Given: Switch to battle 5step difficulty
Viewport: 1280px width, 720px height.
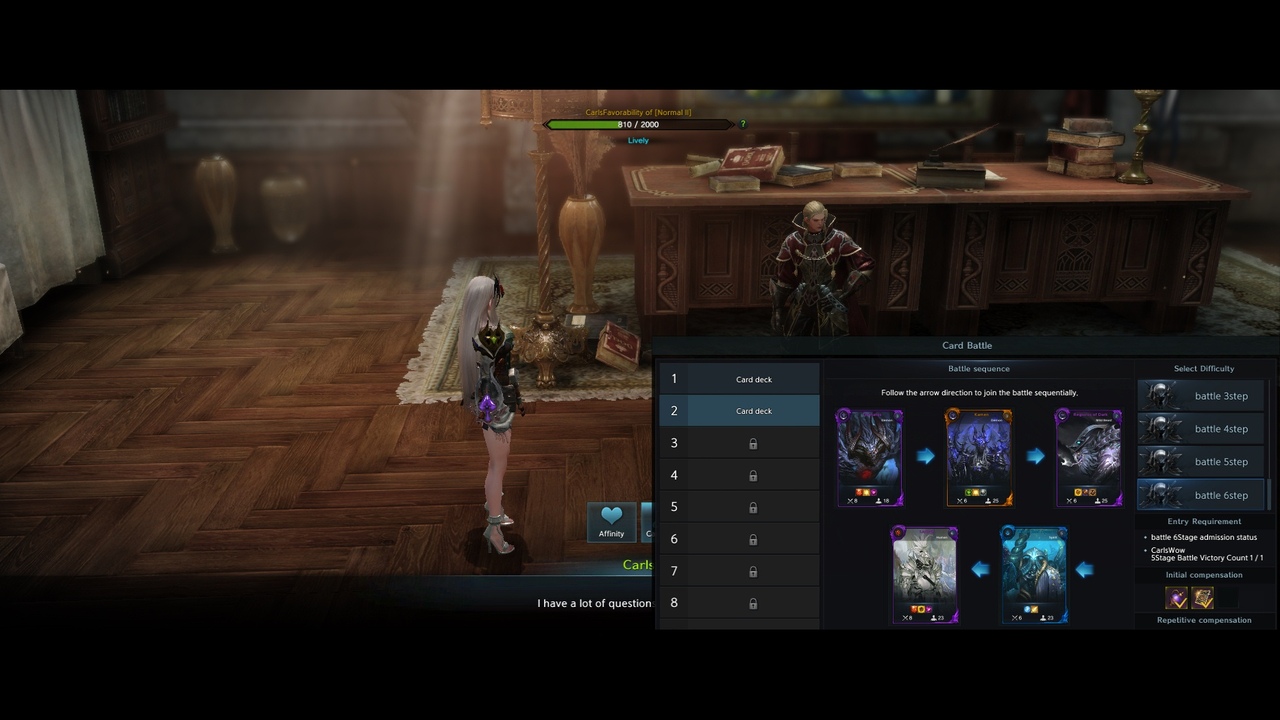Looking at the screenshot, I should [1200, 462].
